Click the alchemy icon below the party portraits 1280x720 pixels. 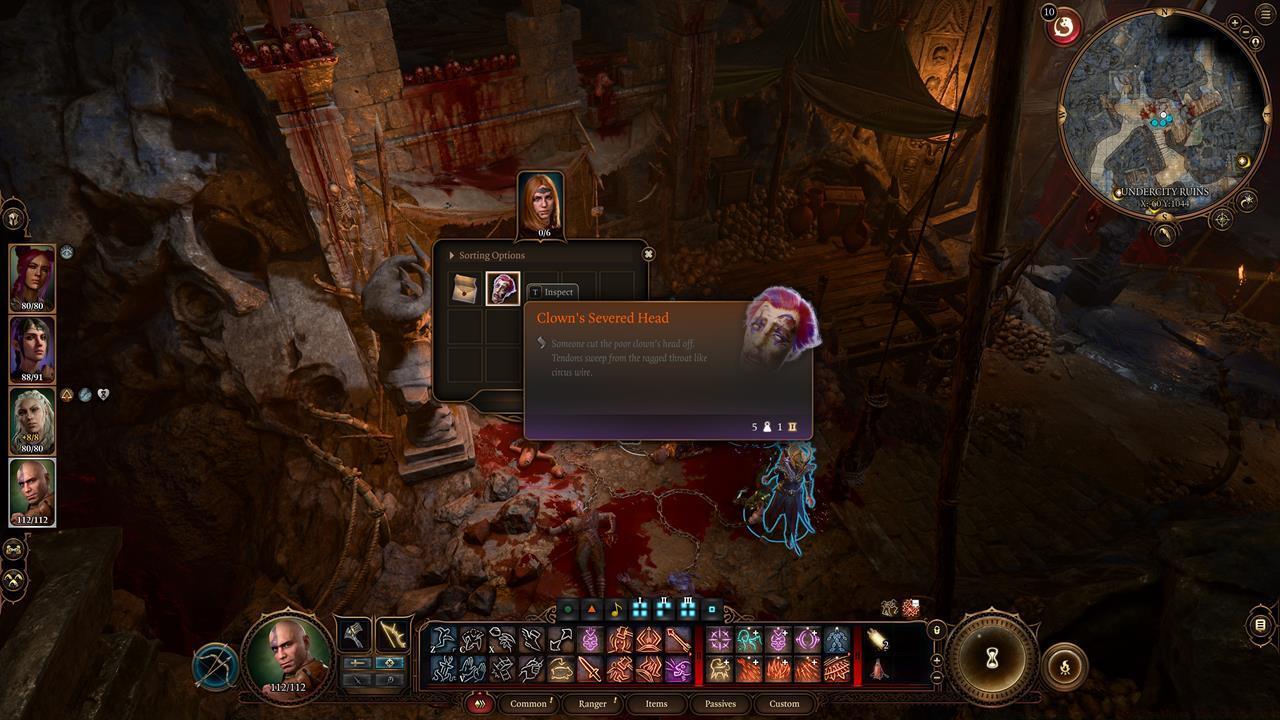coord(14,580)
